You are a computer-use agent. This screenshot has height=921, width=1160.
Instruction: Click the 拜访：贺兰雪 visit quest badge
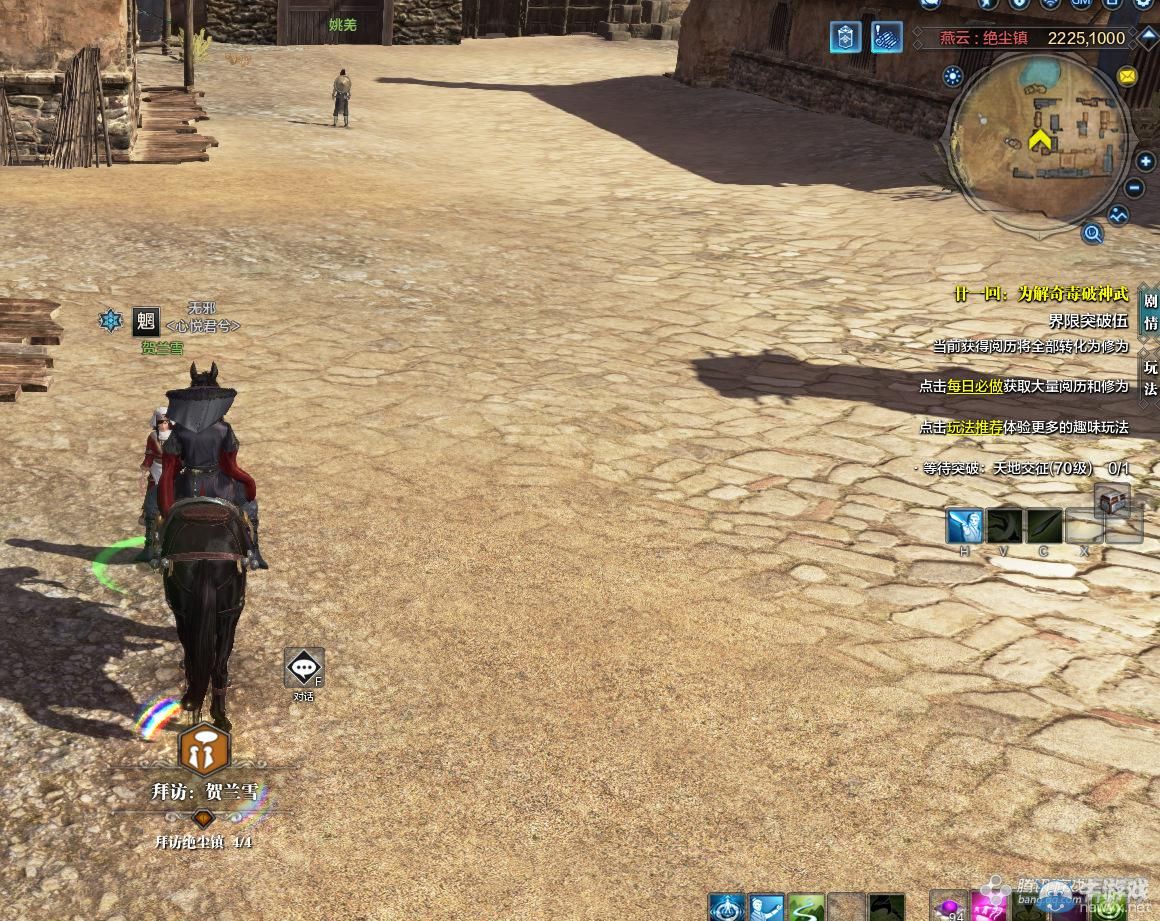pos(204,749)
